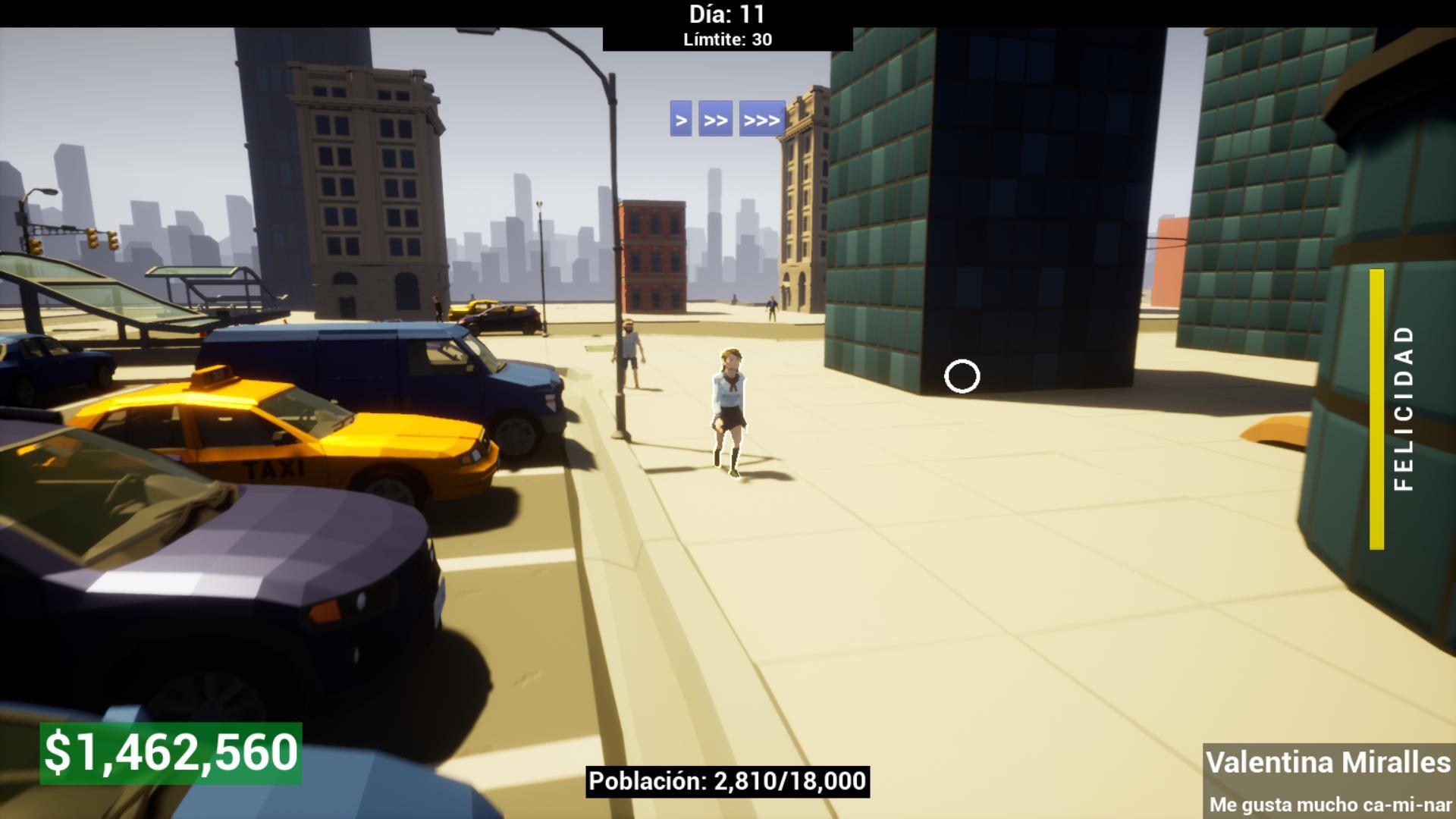Open the Día 11 day counter panel
Screen dimensions: 1456x819
[726, 14]
